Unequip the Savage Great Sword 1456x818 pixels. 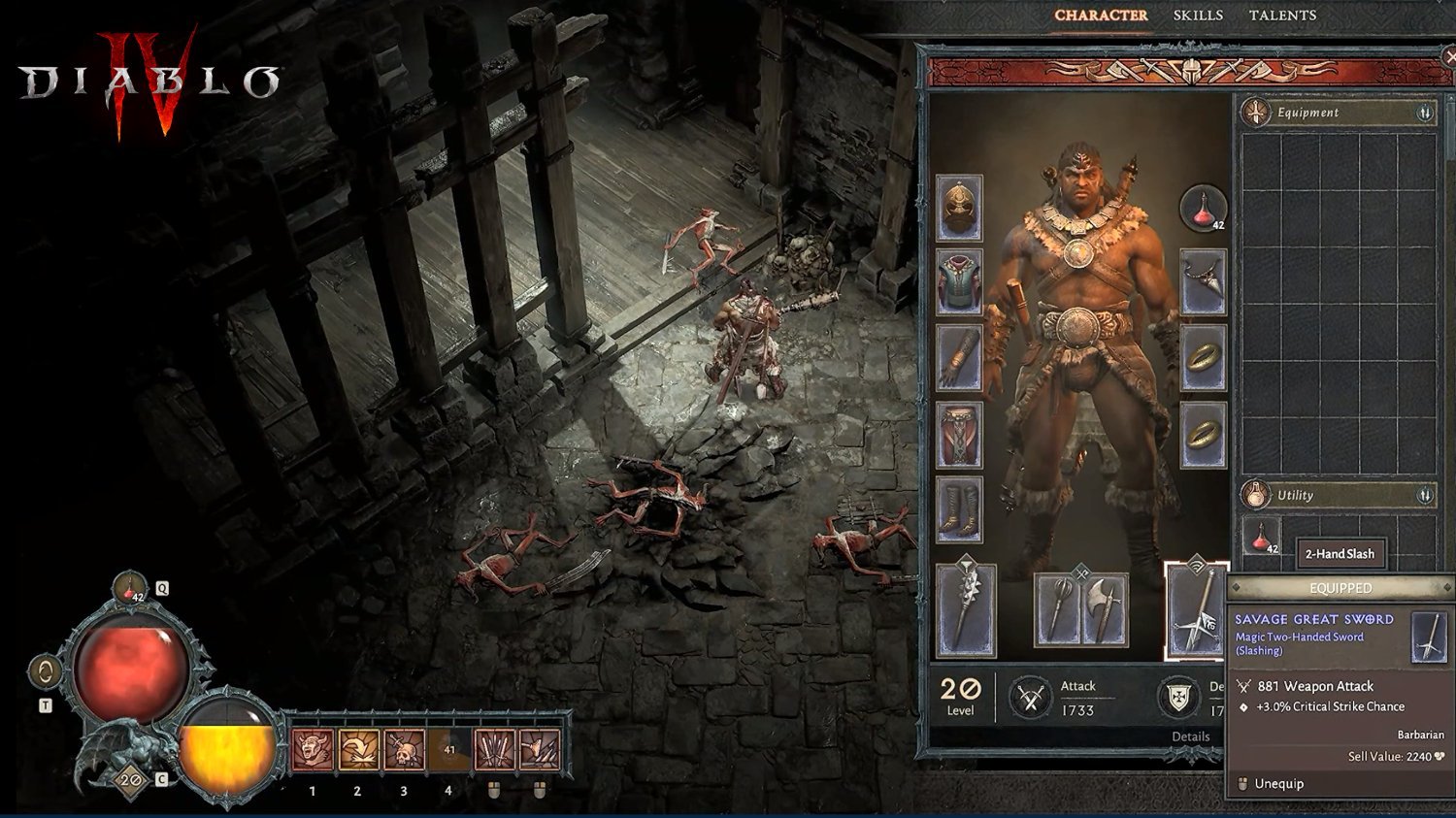(x=1278, y=784)
